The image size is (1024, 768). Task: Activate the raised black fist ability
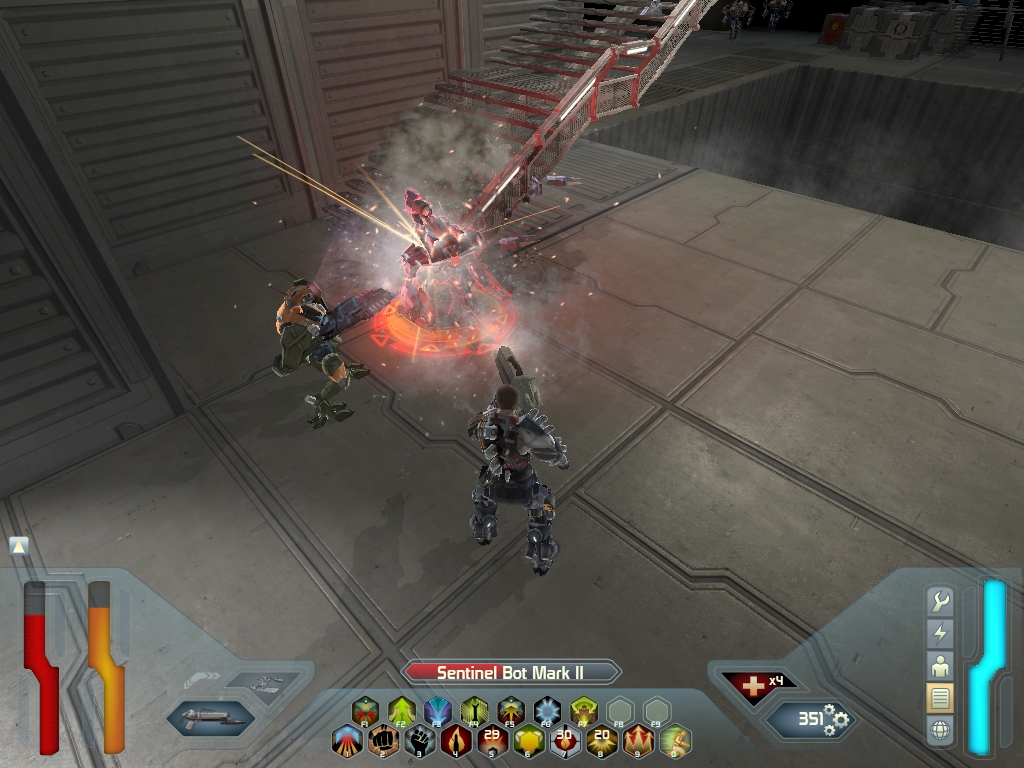pos(420,741)
